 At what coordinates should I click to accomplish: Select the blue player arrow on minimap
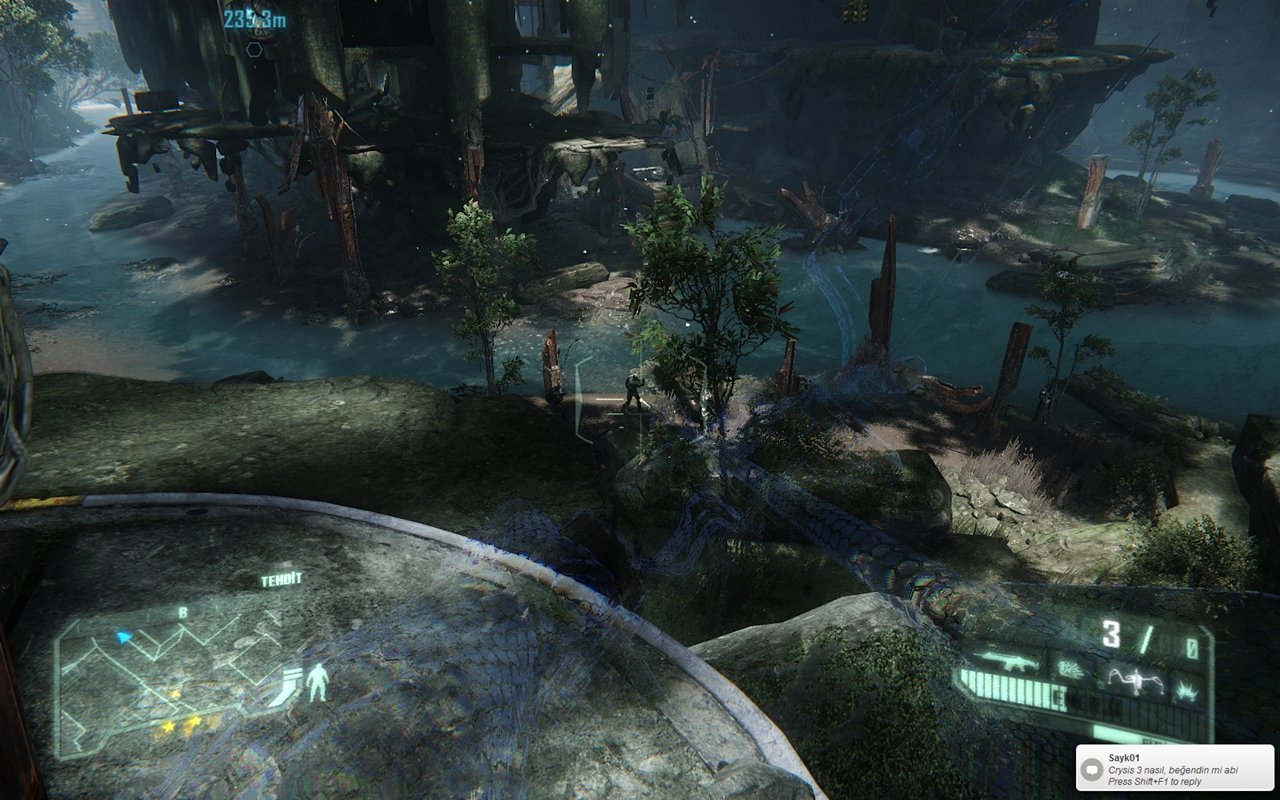[124, 636]
